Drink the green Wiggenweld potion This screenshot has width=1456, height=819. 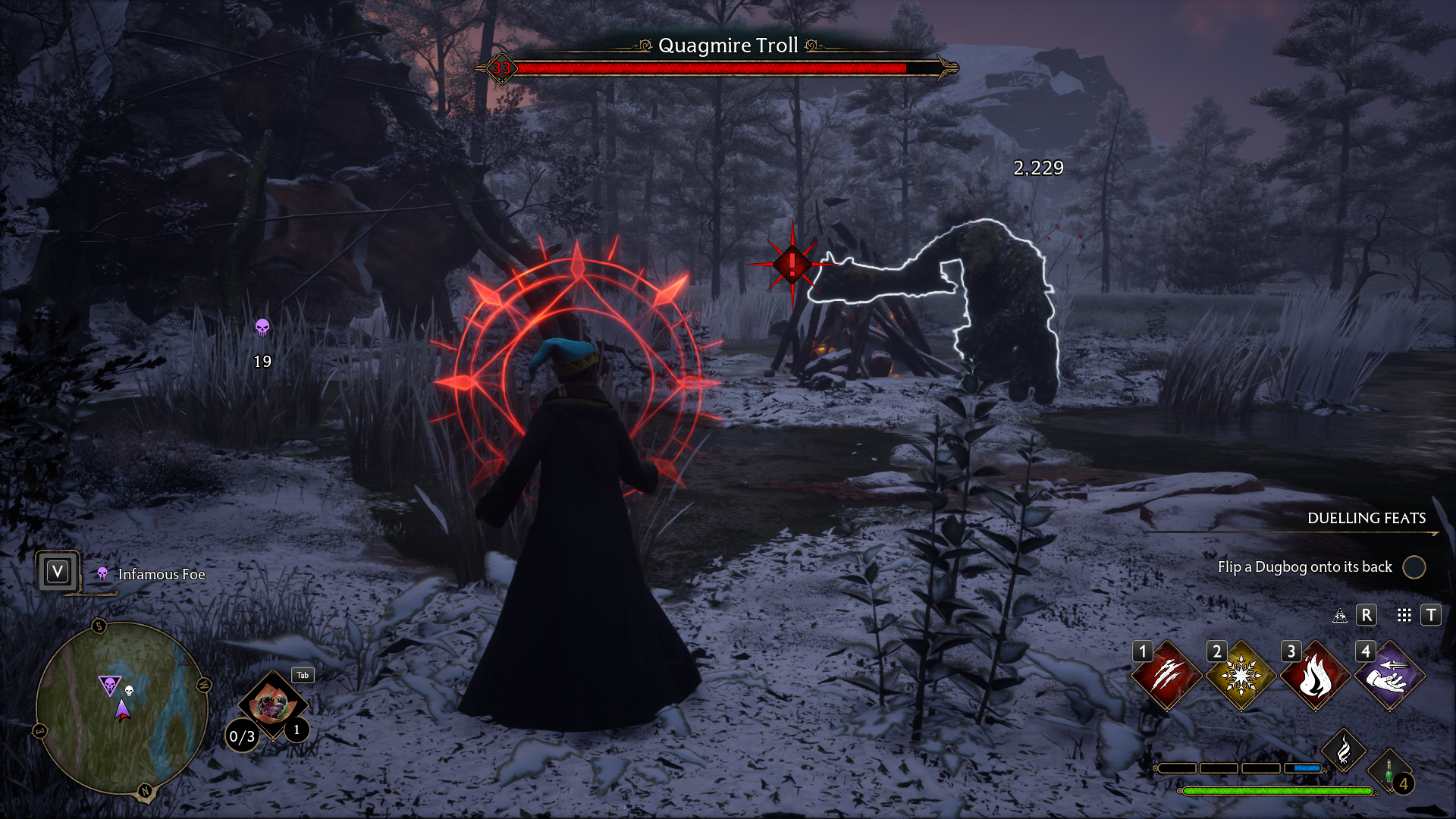coord(1389,772)
